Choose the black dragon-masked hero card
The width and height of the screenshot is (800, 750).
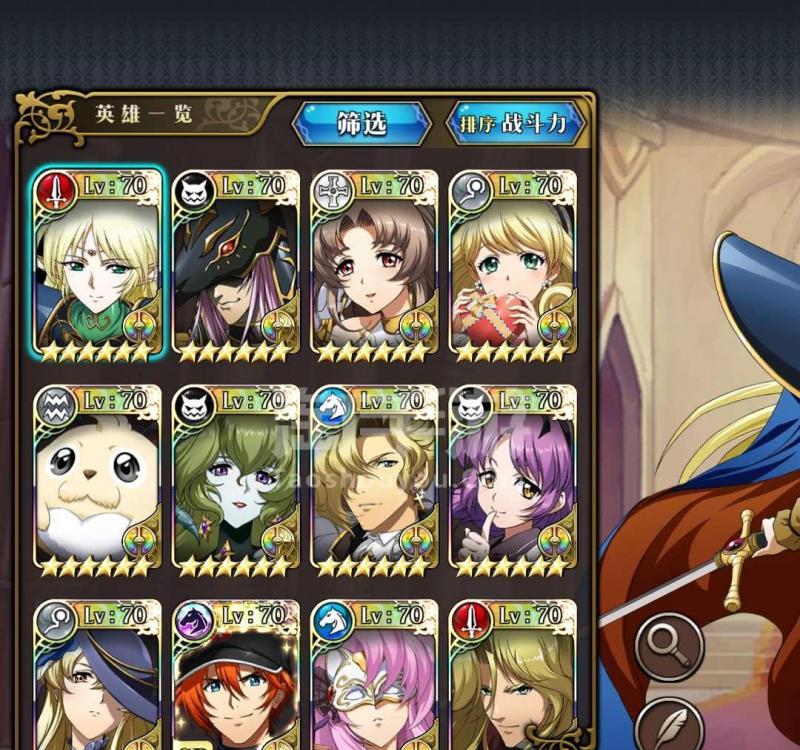(x=236, y=266)
